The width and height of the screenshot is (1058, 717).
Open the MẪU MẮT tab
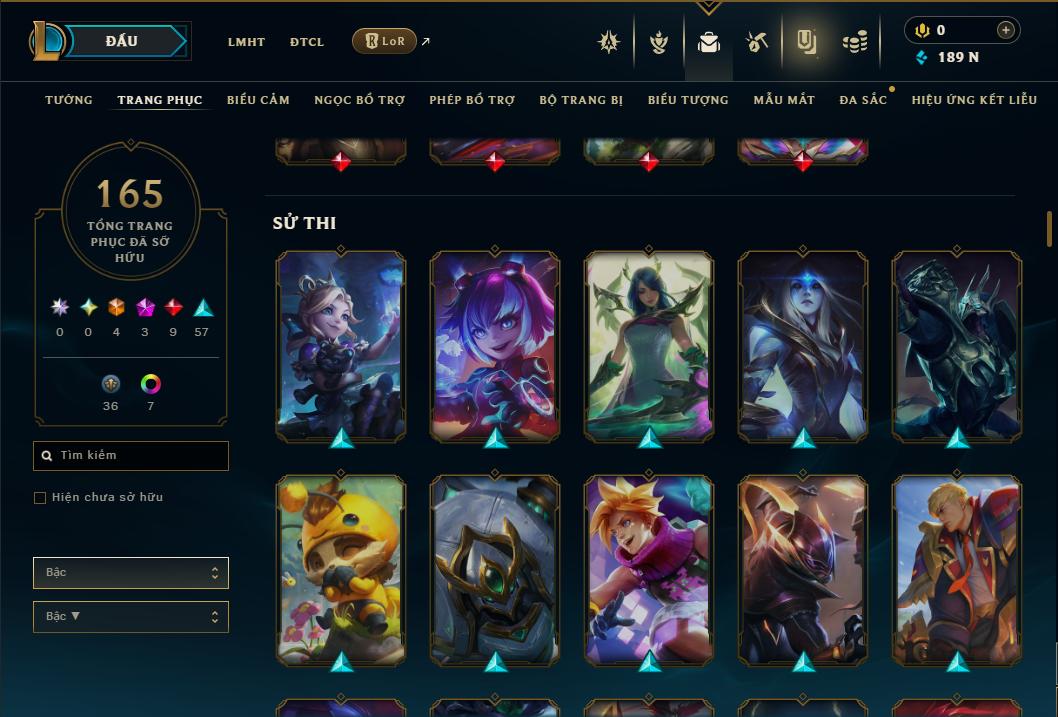[784, 100]
